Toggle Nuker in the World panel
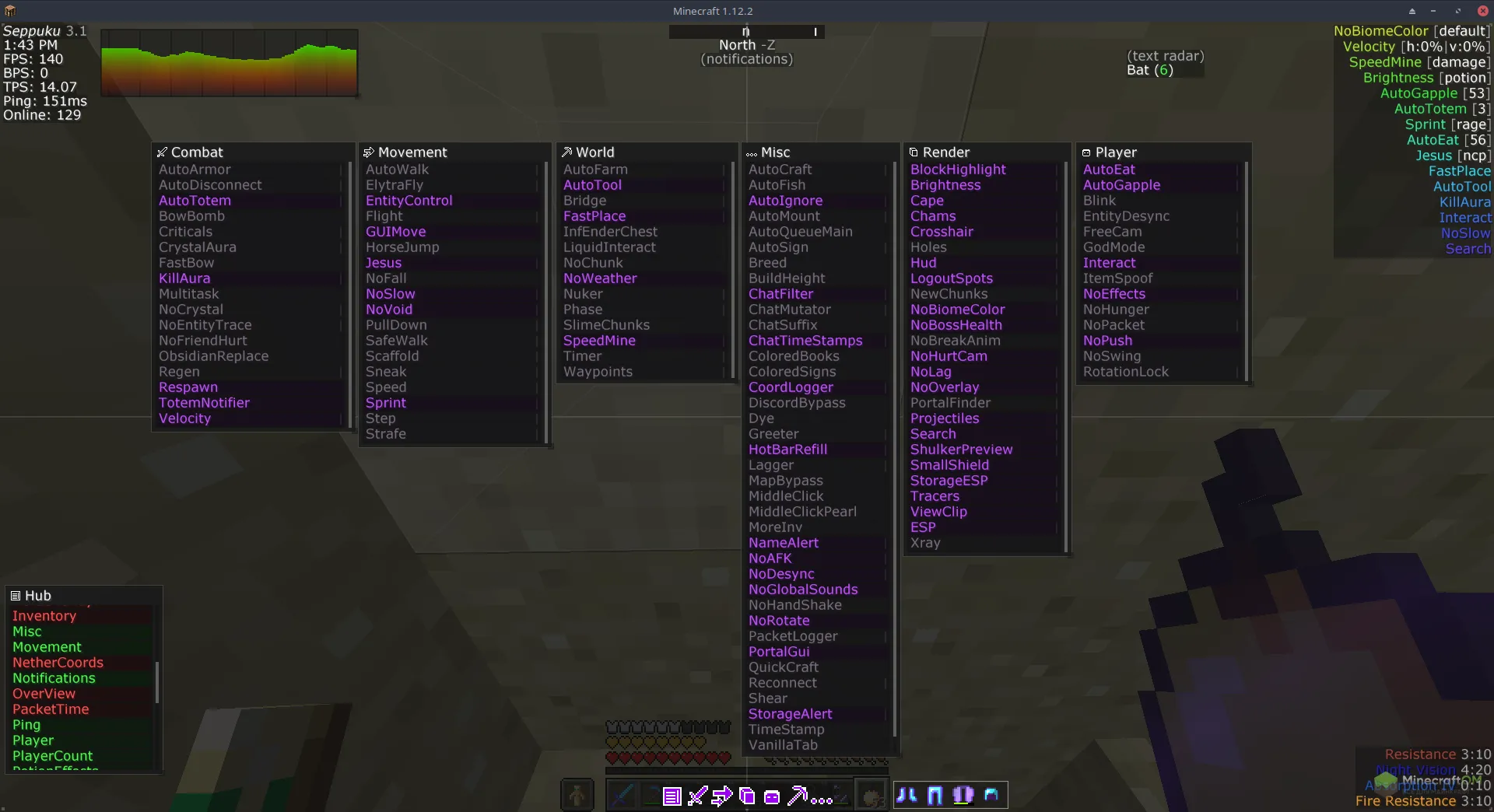The height and width of the screenshot is (812, 1494). pyautogui.click(x=583, y=294)
